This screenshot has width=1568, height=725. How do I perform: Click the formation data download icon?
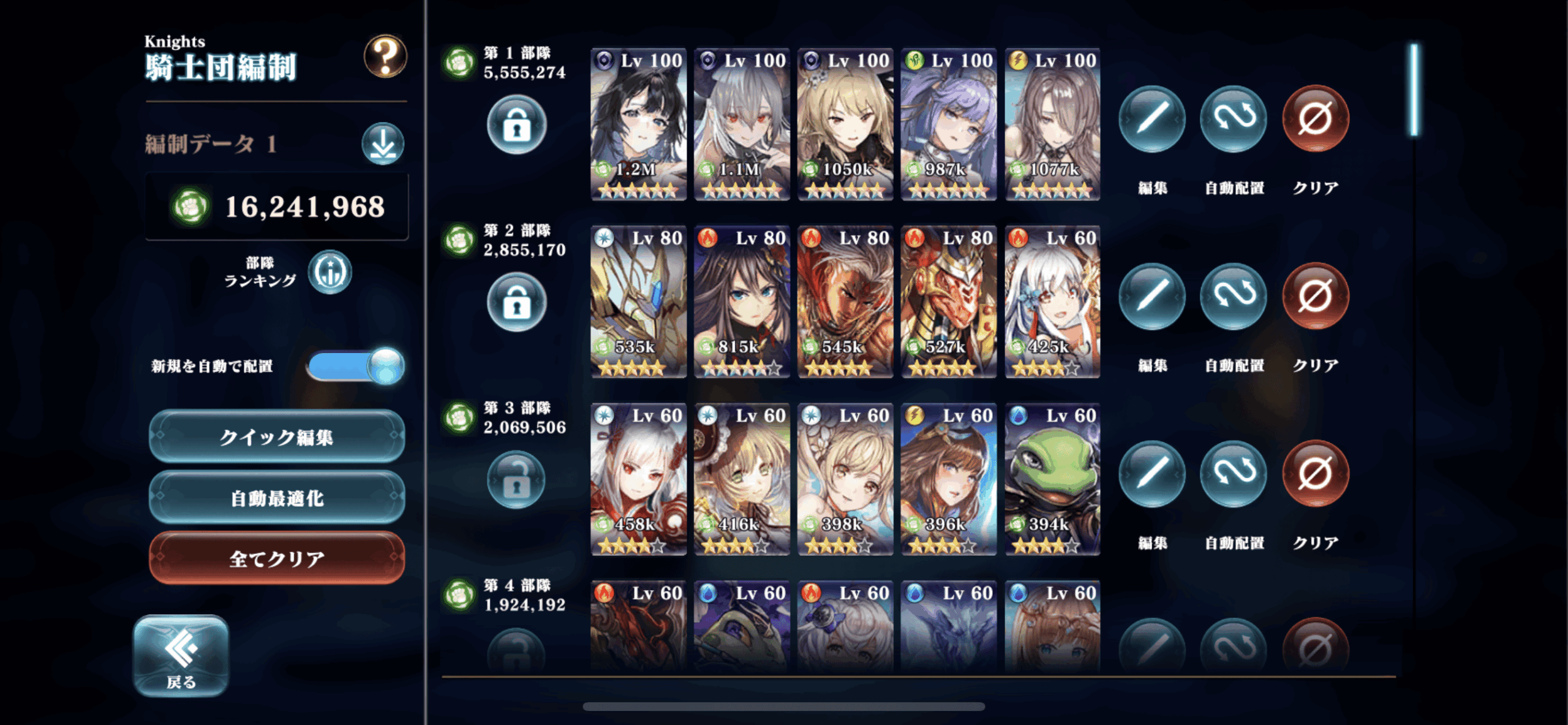point(383,145)
